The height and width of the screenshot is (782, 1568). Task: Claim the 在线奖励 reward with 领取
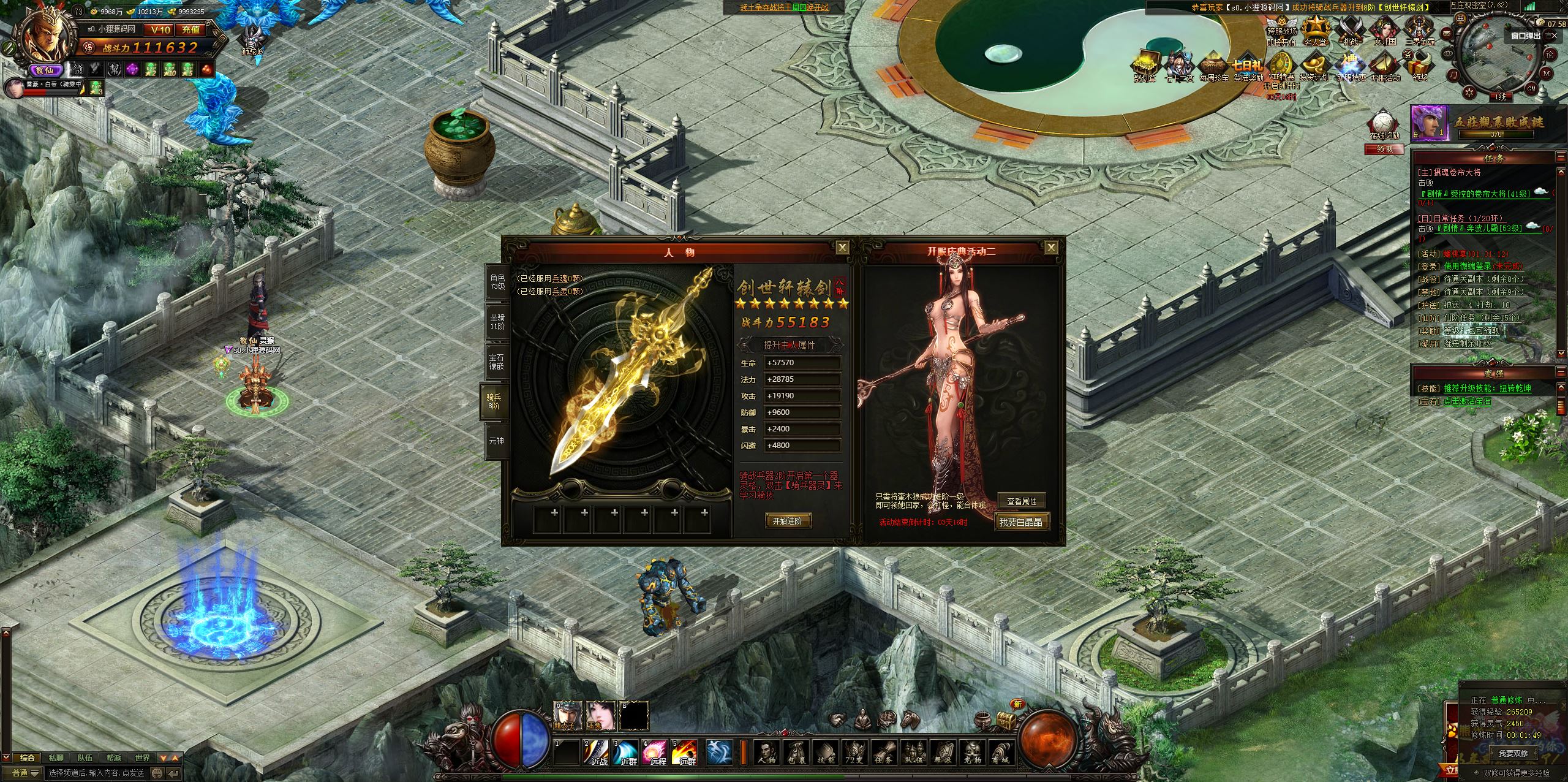(1384, 149)
